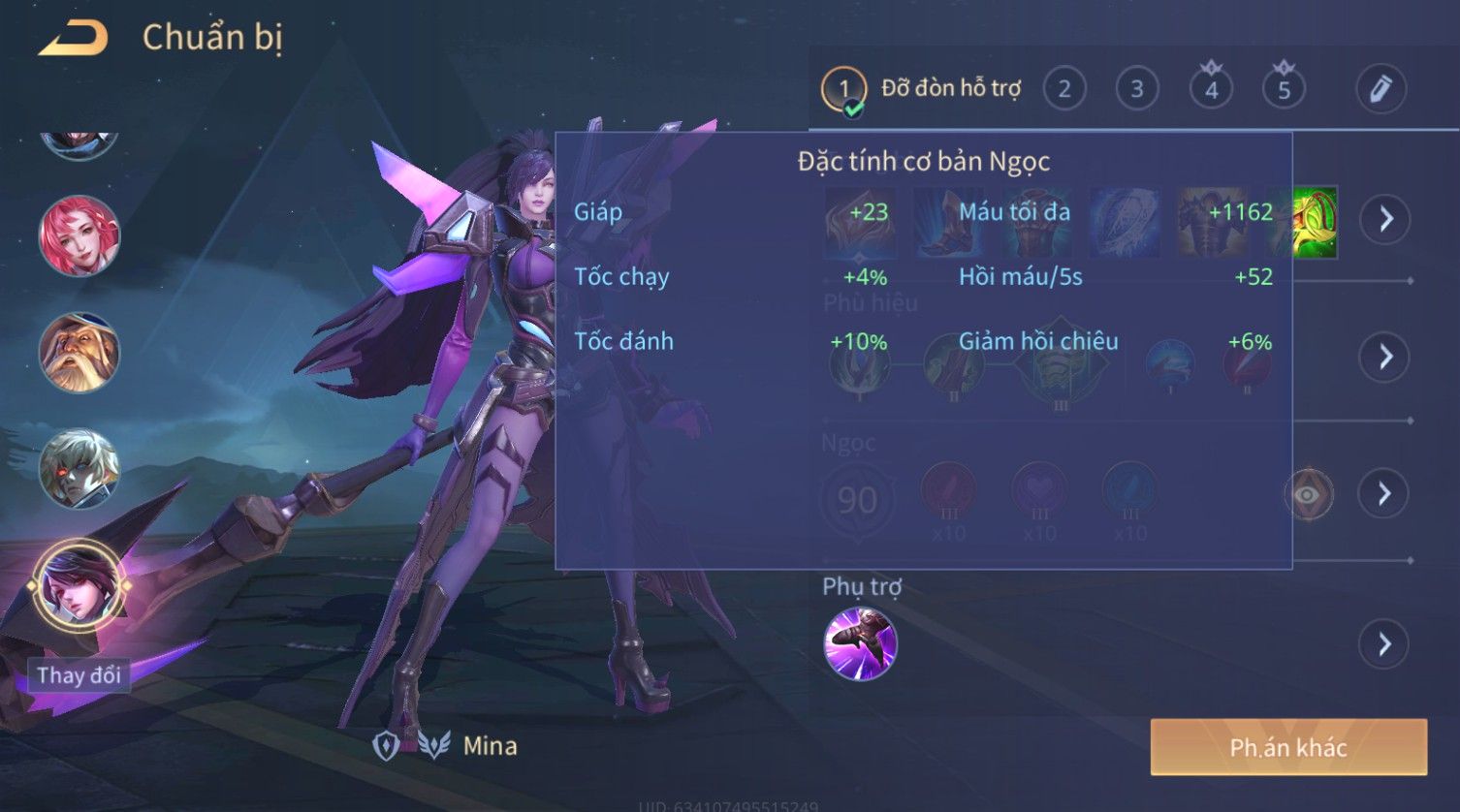This screenshot has width=1460, height=812.
Task: Select the Phụ trợ spell icon
Action: pos(860,644)
